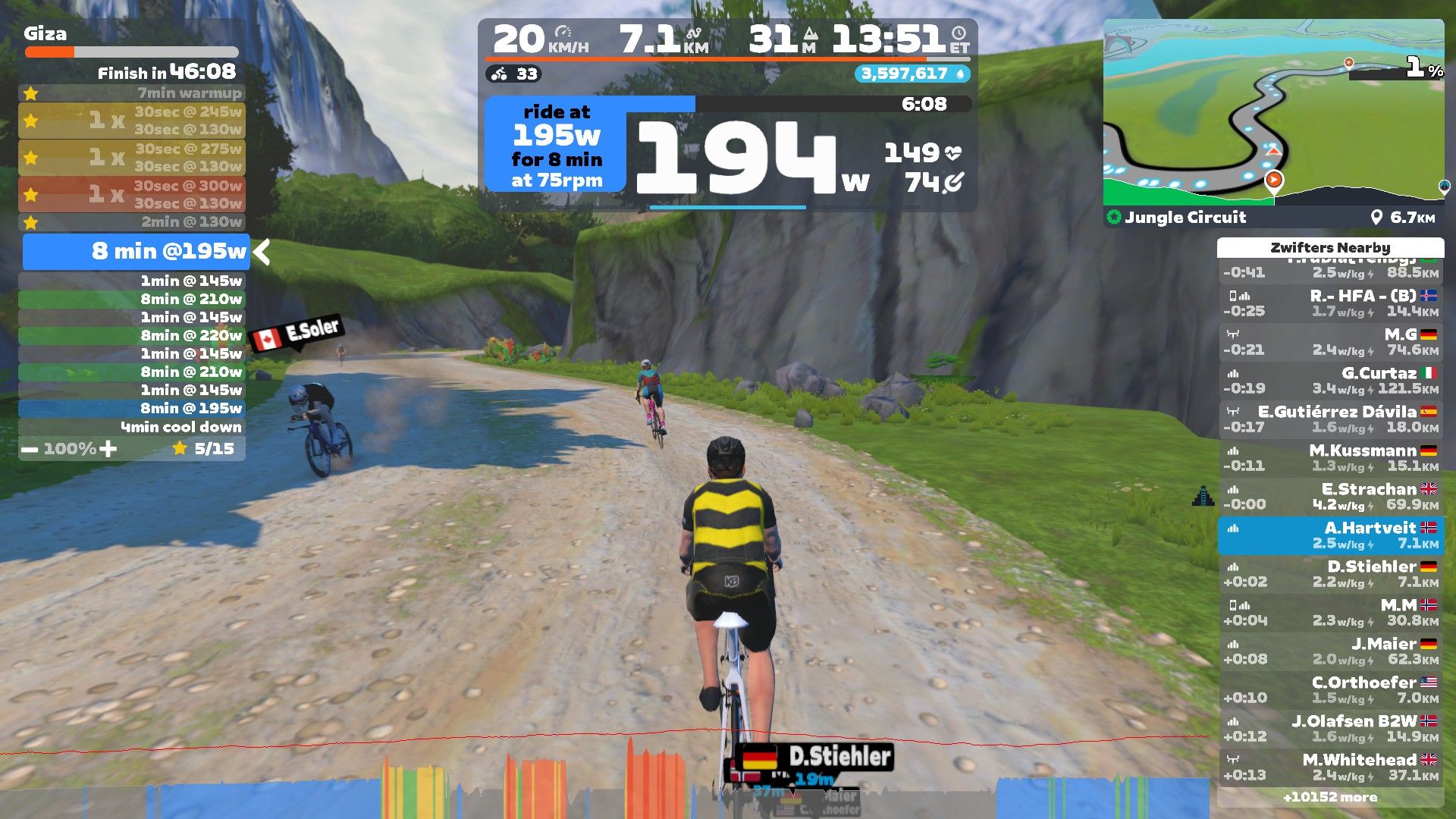The width and height of the screenshot is (1456, 819).
Task: Select E.Gutiérrez Dávila in the list
Action: click(x=1331, y=419)
